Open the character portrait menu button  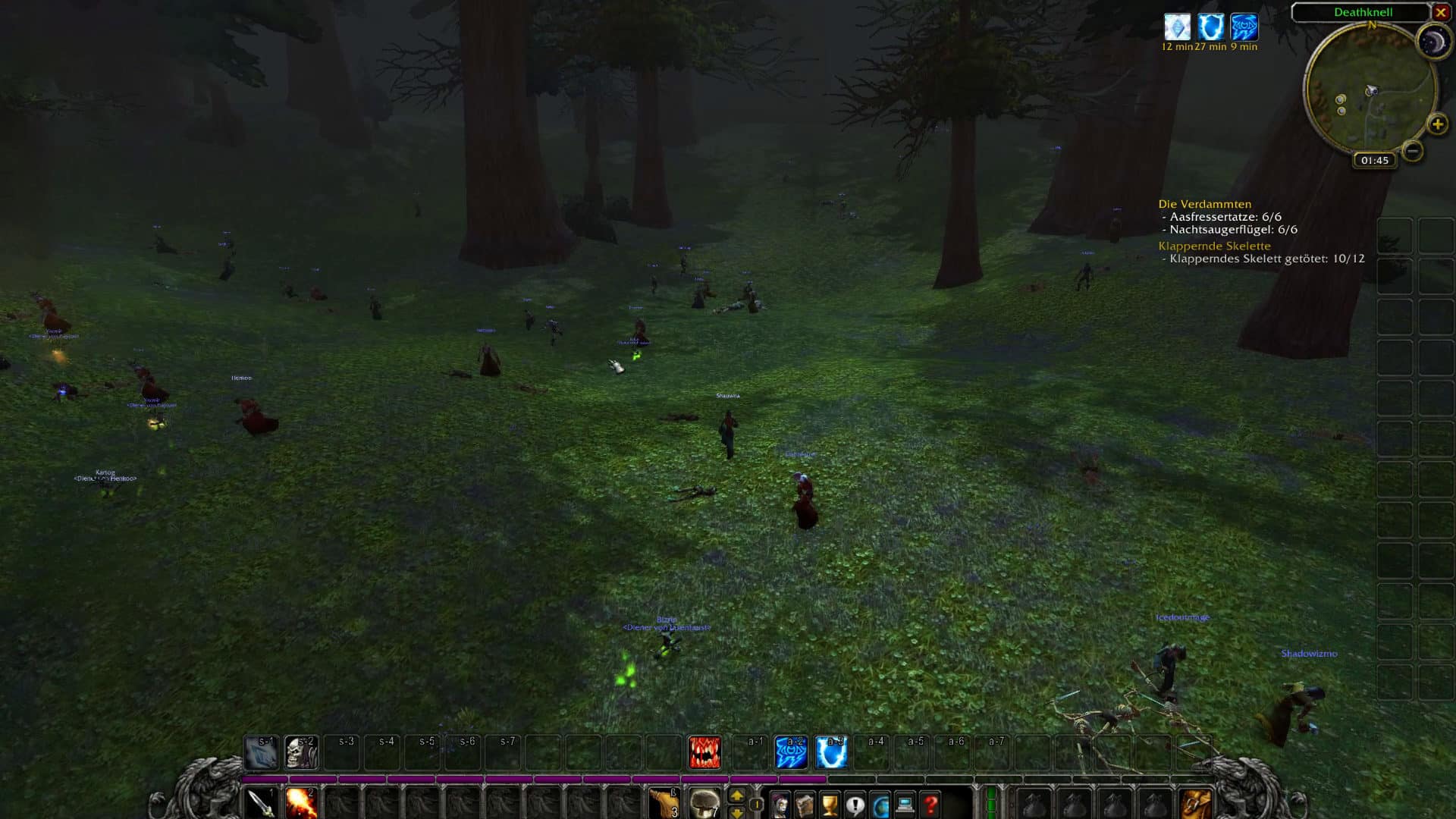point(780,805)
